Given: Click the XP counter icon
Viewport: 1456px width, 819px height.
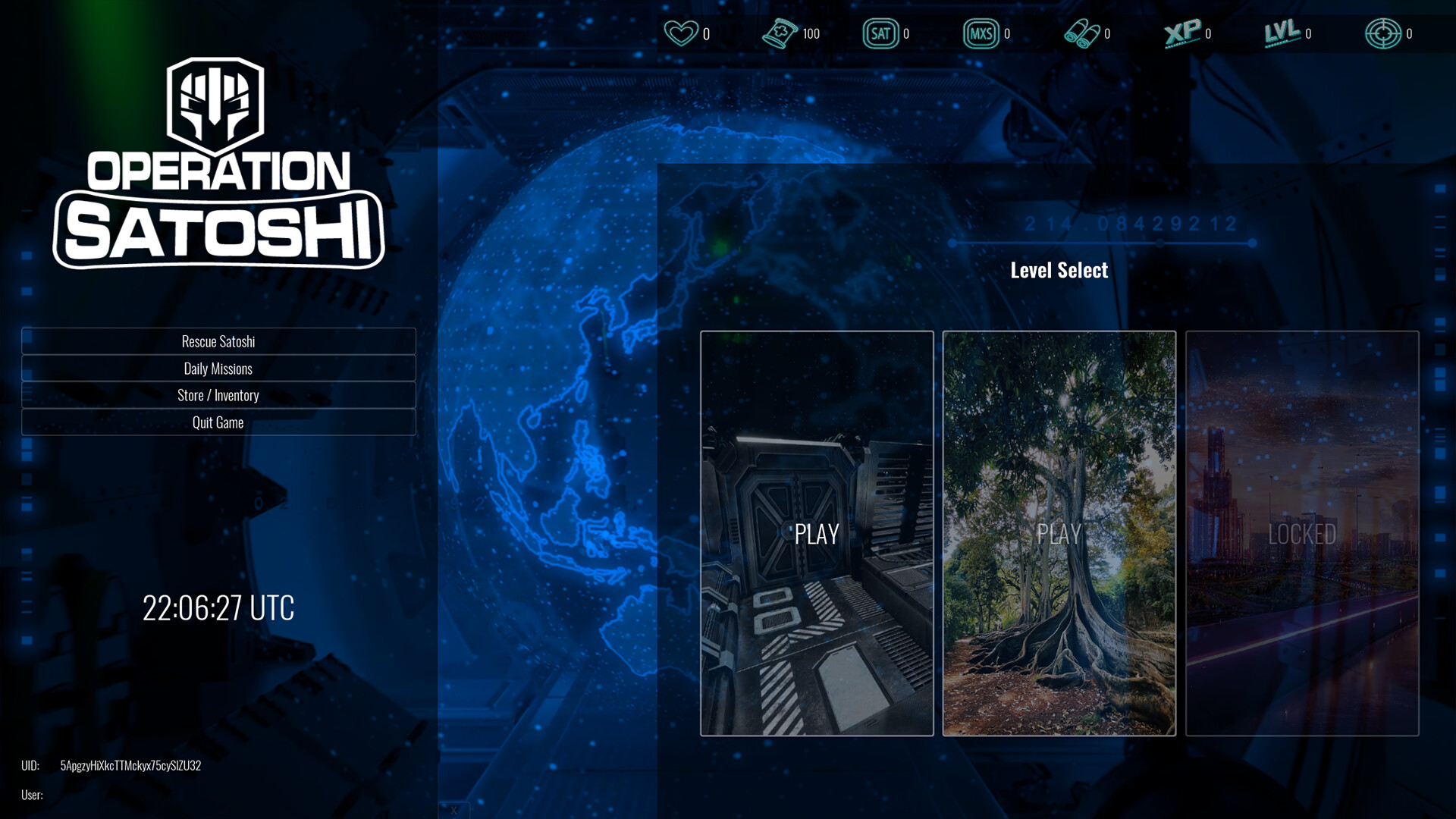Looking at the screenshot, I should click(1181, 33).
